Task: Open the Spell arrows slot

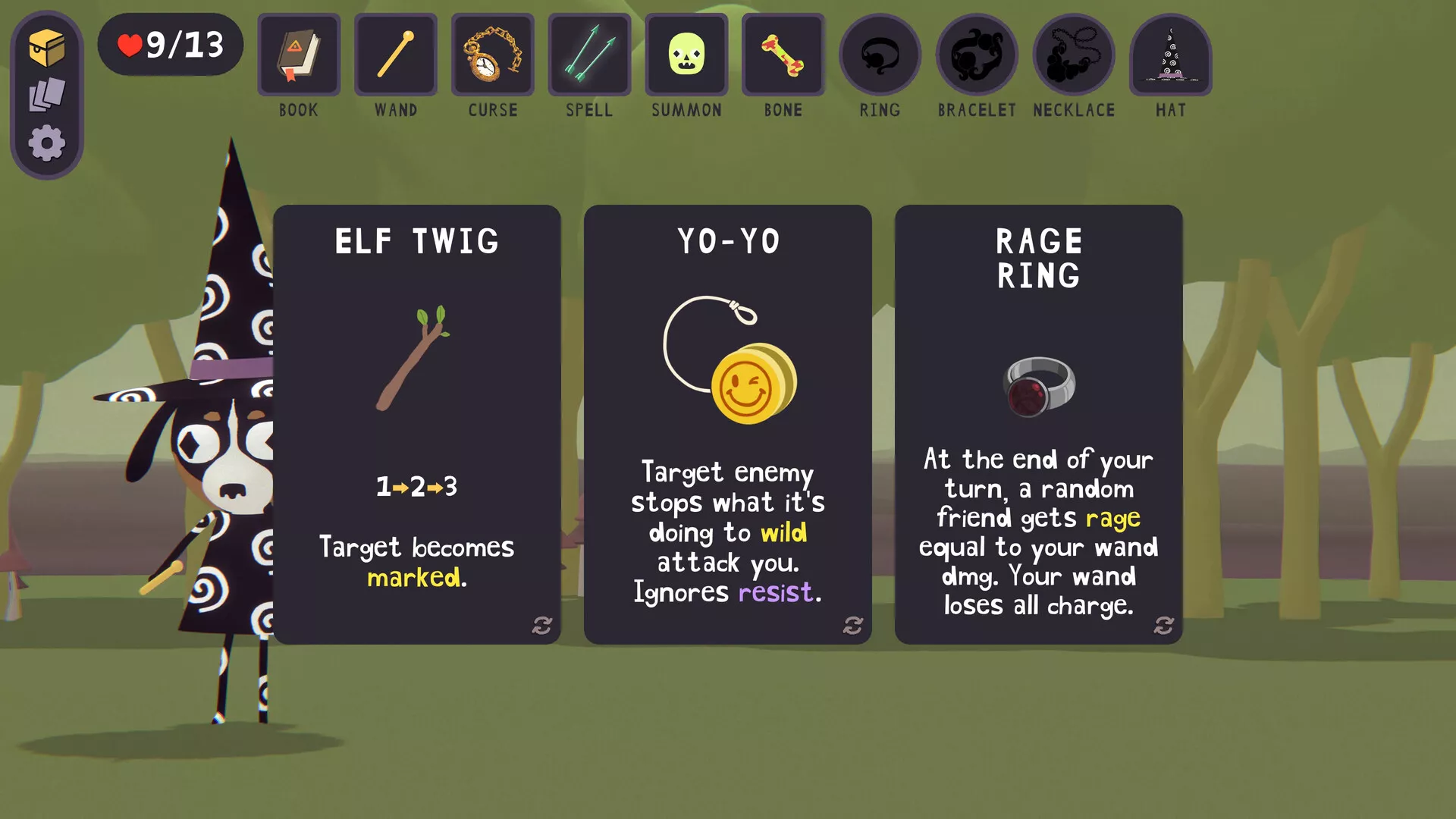Action: [589, 55]
